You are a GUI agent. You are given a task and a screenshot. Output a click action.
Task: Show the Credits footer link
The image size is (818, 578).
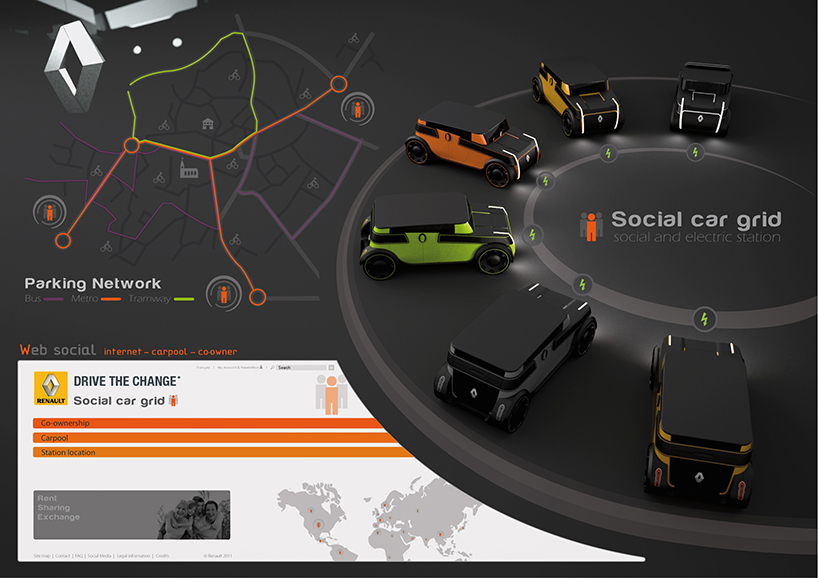coord(162,554)
